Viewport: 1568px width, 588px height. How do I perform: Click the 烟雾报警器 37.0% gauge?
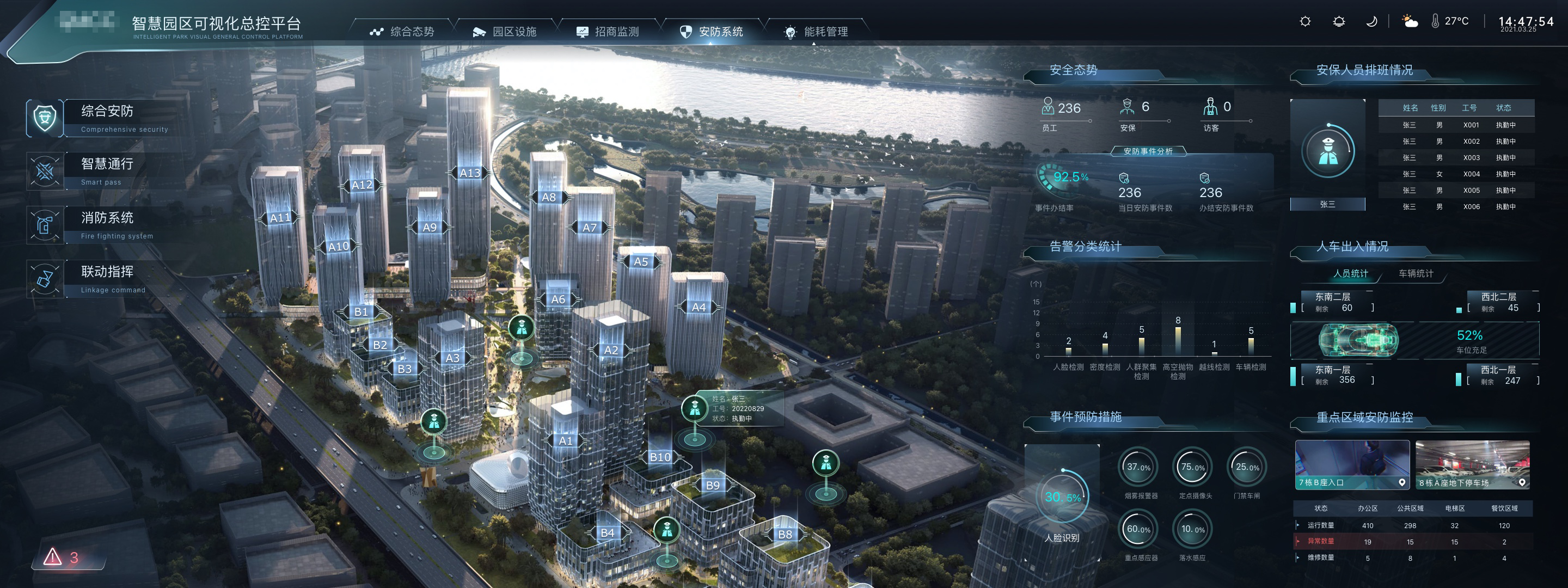coord(1138,468)
